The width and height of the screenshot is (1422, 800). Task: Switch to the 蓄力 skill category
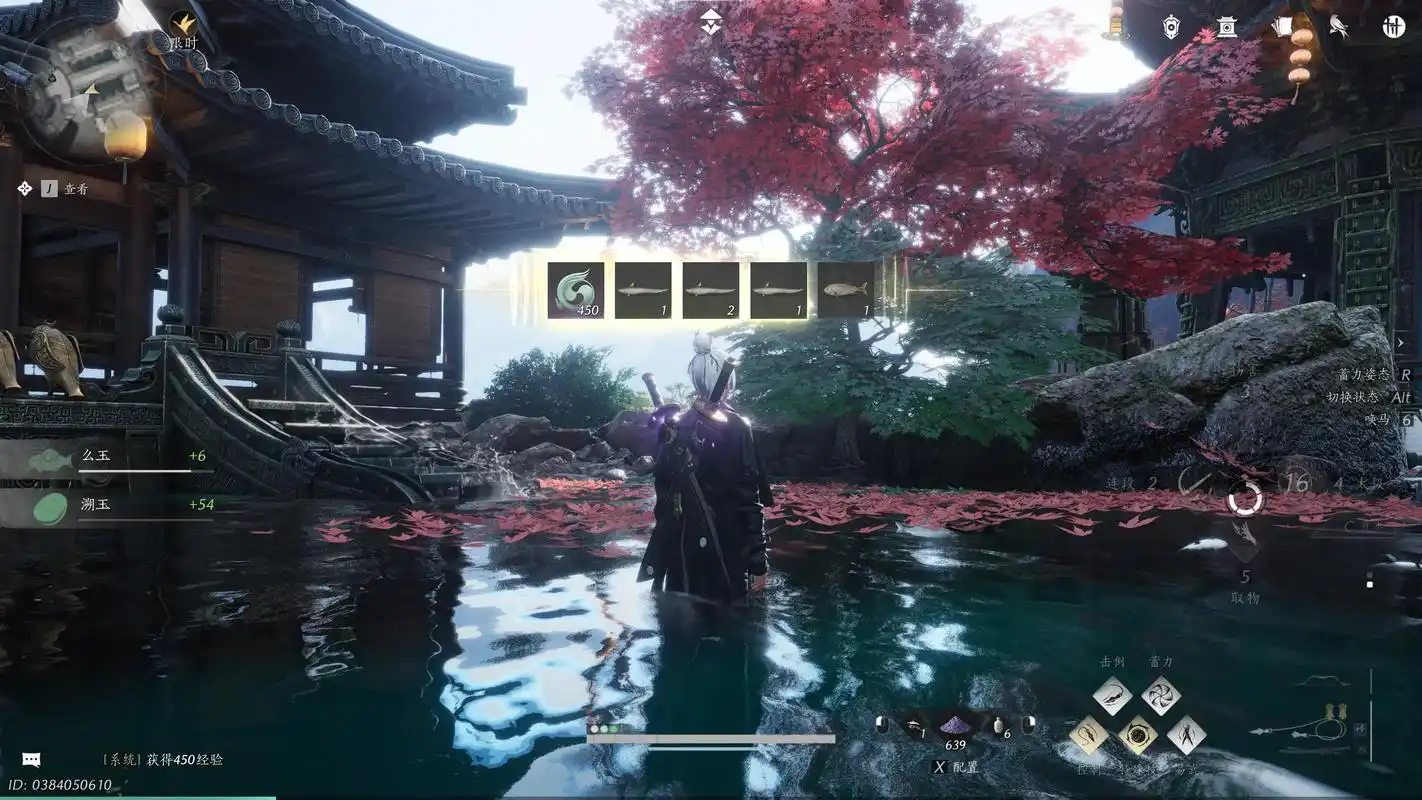point(1160,661)
